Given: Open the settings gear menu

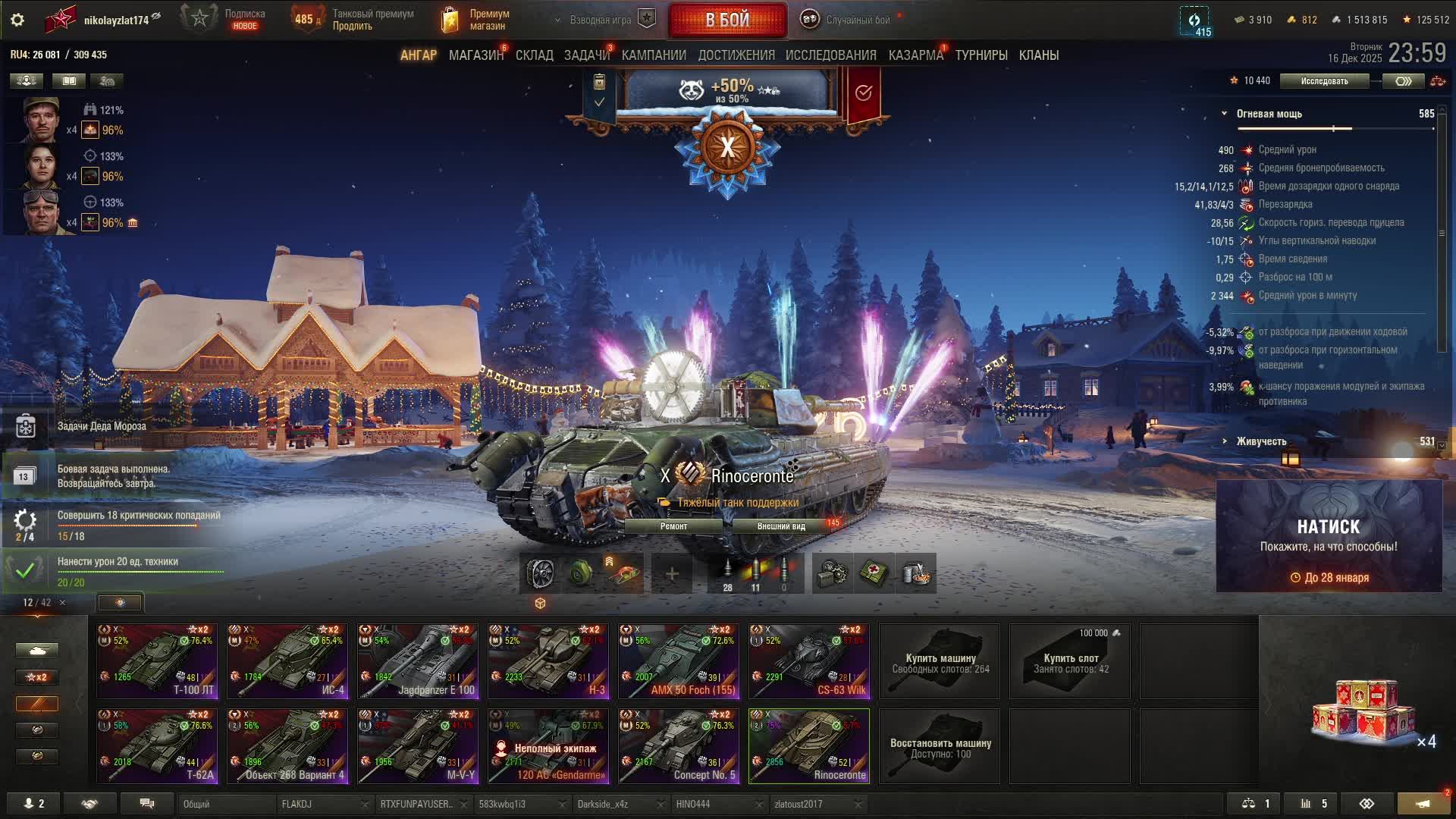Looking at the screenshot, I should tap(17, 20).
